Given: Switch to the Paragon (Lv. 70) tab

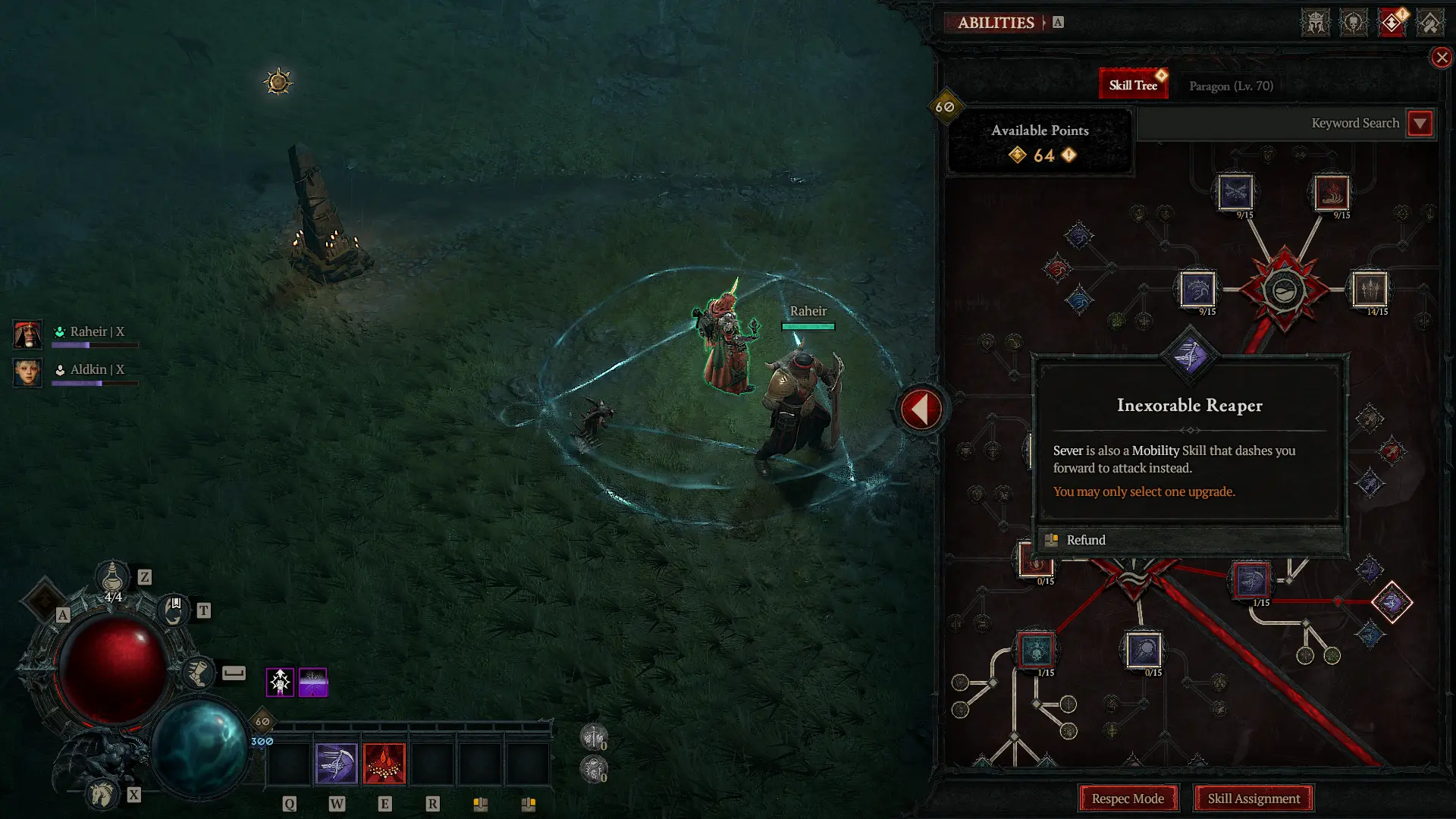Looking at the screenshot, I should click(1230, 86).
